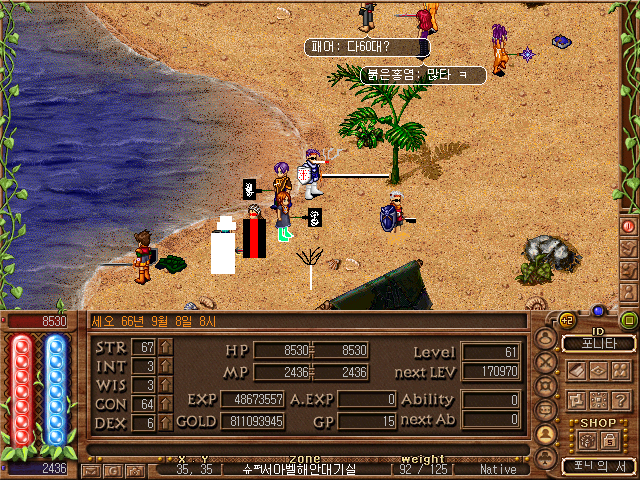Select the crossed-swords round icon button
640x480 pixels.
tap(546, 364)
